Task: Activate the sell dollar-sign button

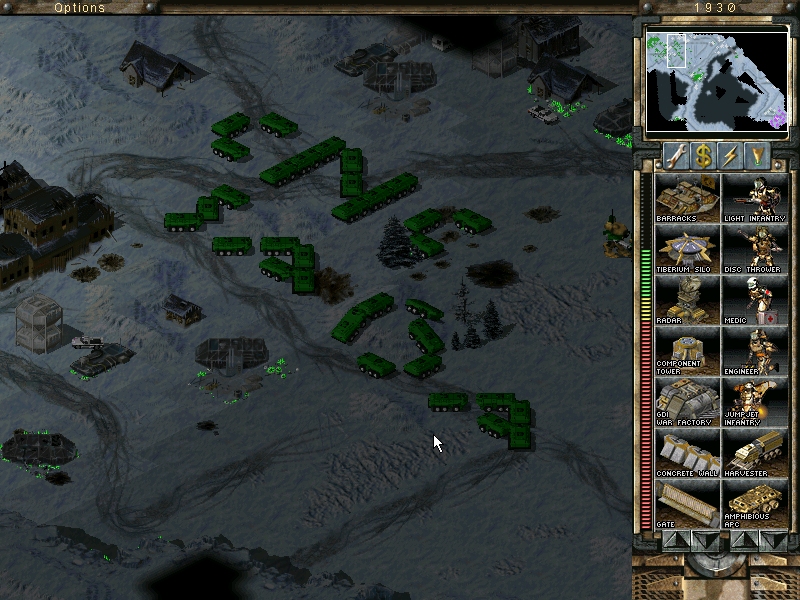Action: click(x=703, y=155)
